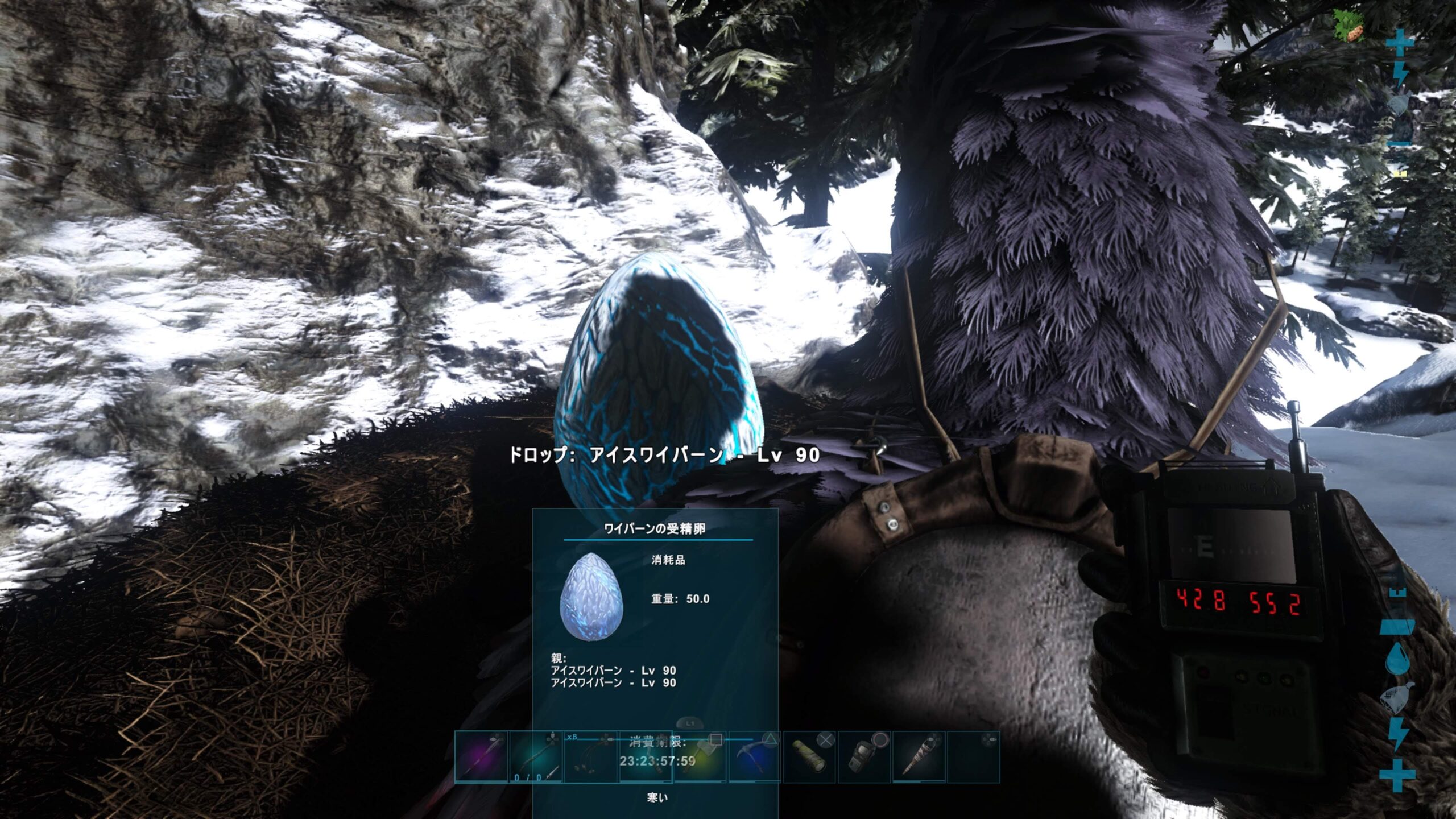Equip the wrapped torch in the hotbar
Viewport: 1456px width, 819px height.
[x=919, y=758]
